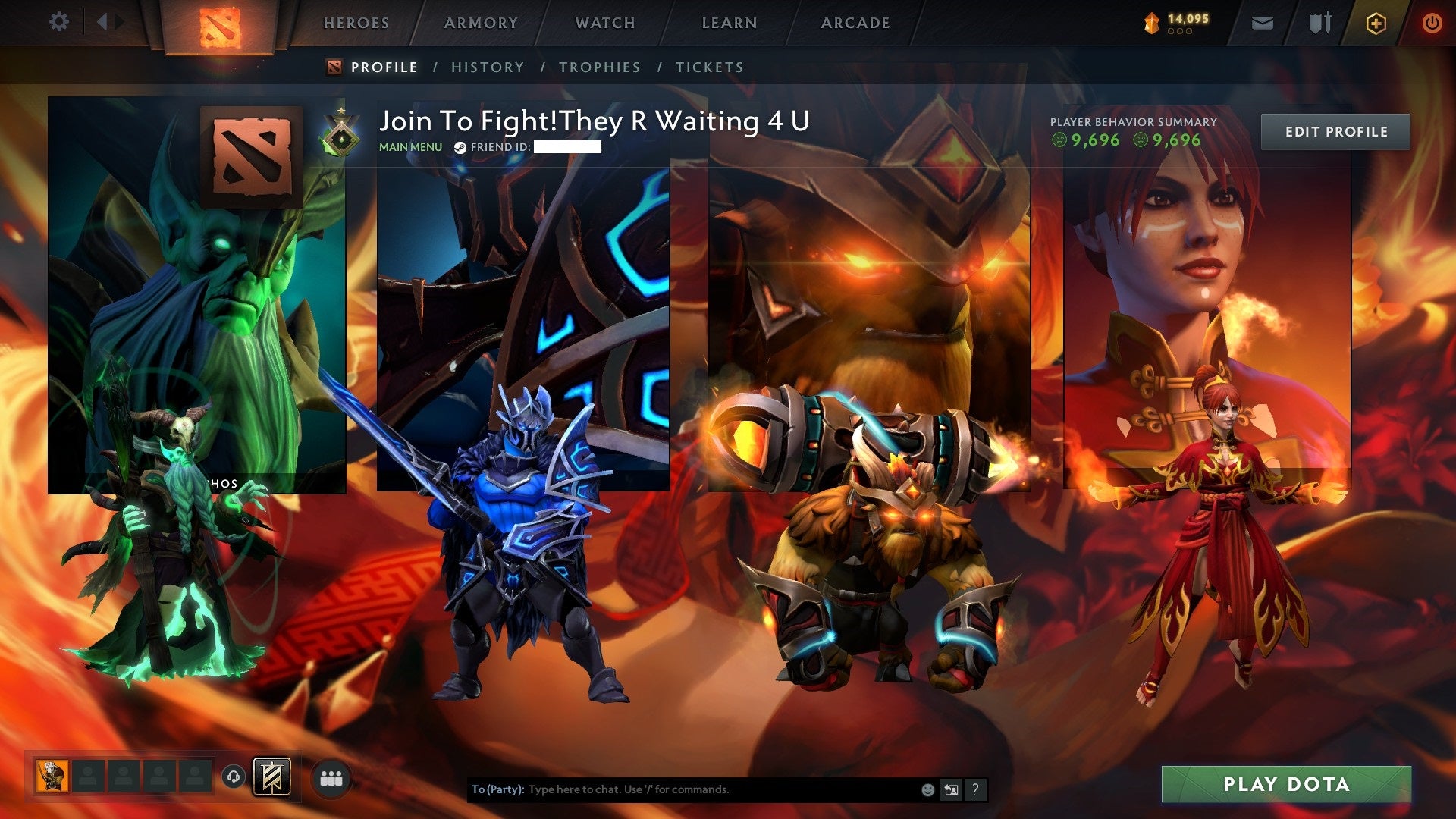
Task: Open voice chat headset settings
Action: 235,776
